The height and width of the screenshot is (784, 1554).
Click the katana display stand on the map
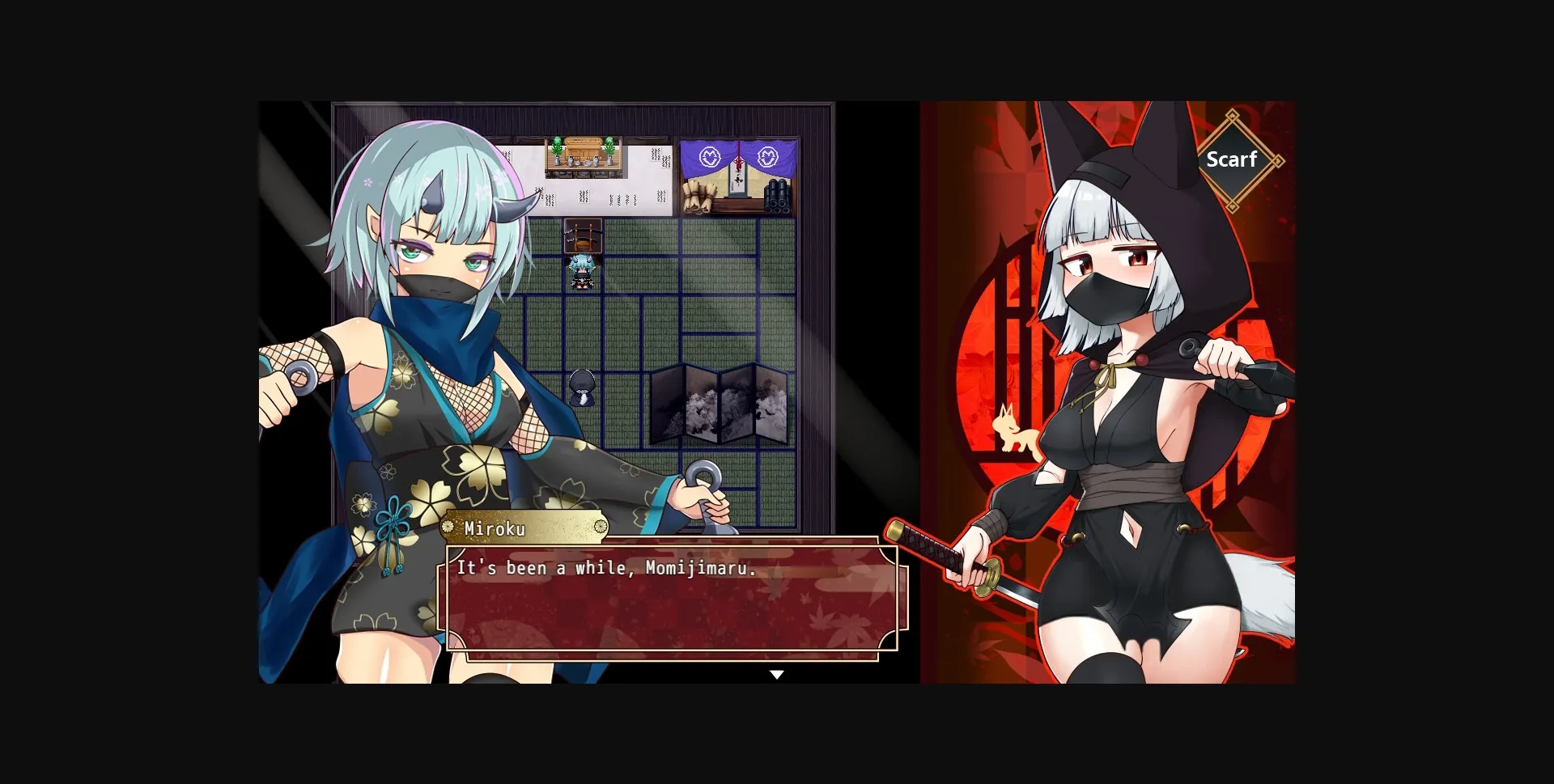[584, 235]
